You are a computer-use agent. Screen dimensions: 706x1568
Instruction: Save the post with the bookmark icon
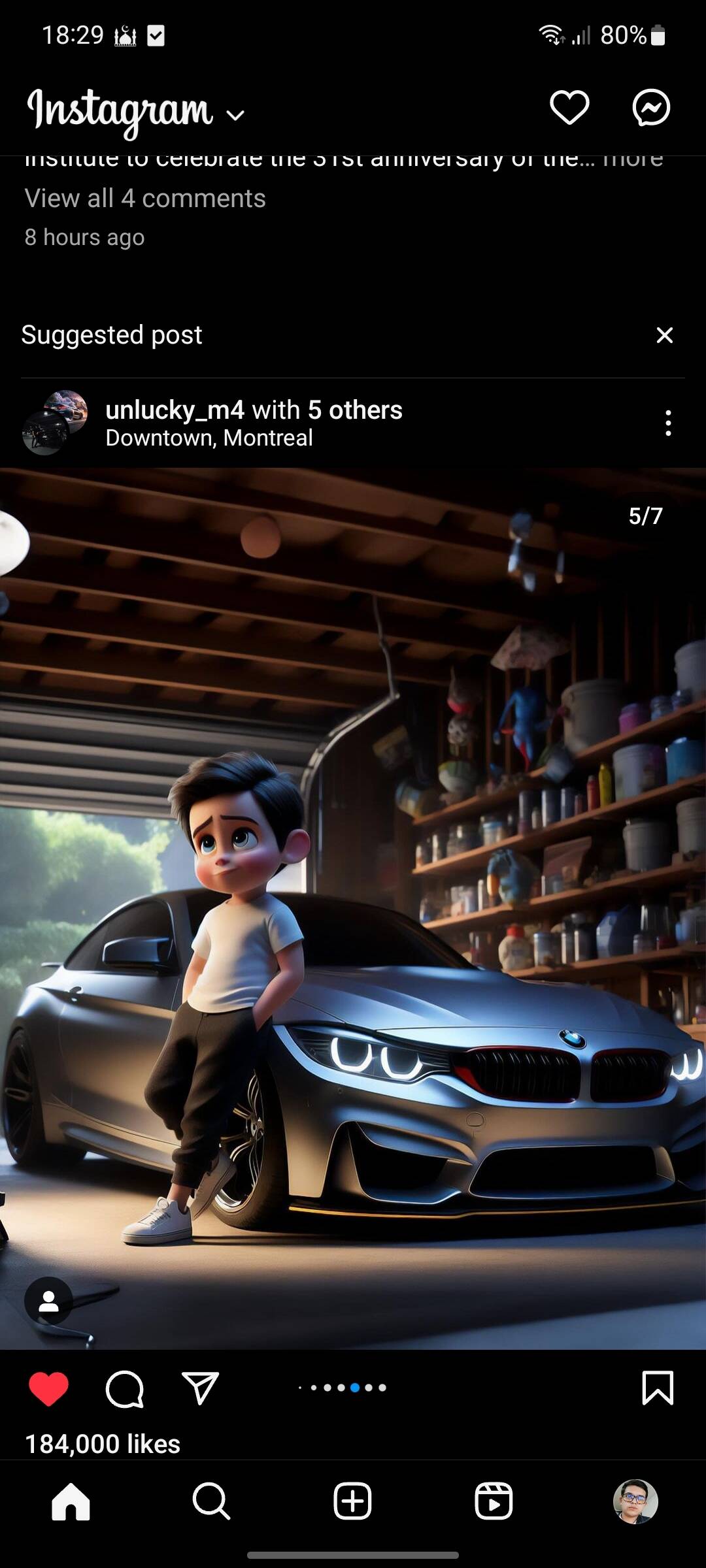[658, 1388]
